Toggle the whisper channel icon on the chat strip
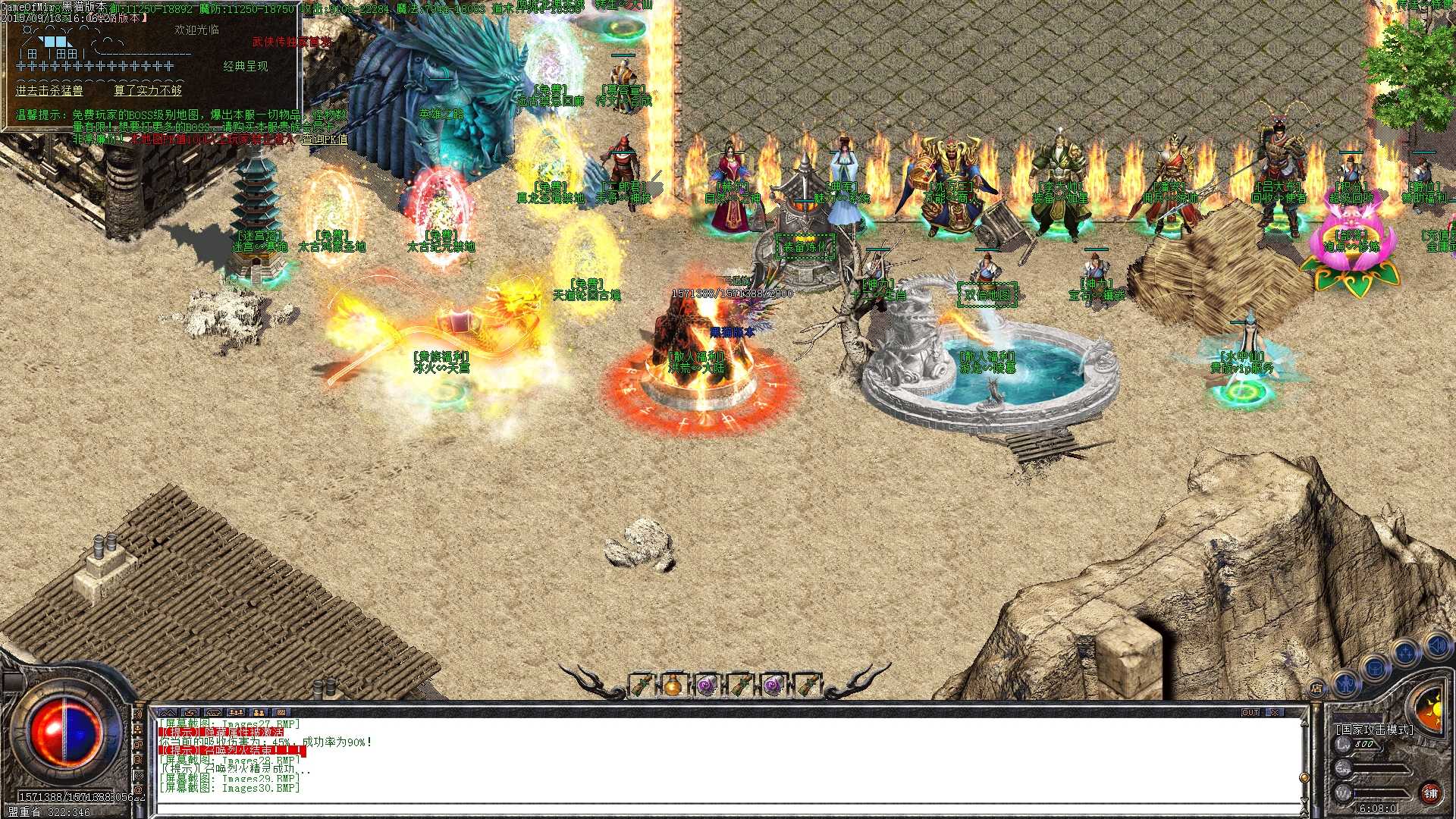This screenshot has height=819, width=1456. coord(139,759)
